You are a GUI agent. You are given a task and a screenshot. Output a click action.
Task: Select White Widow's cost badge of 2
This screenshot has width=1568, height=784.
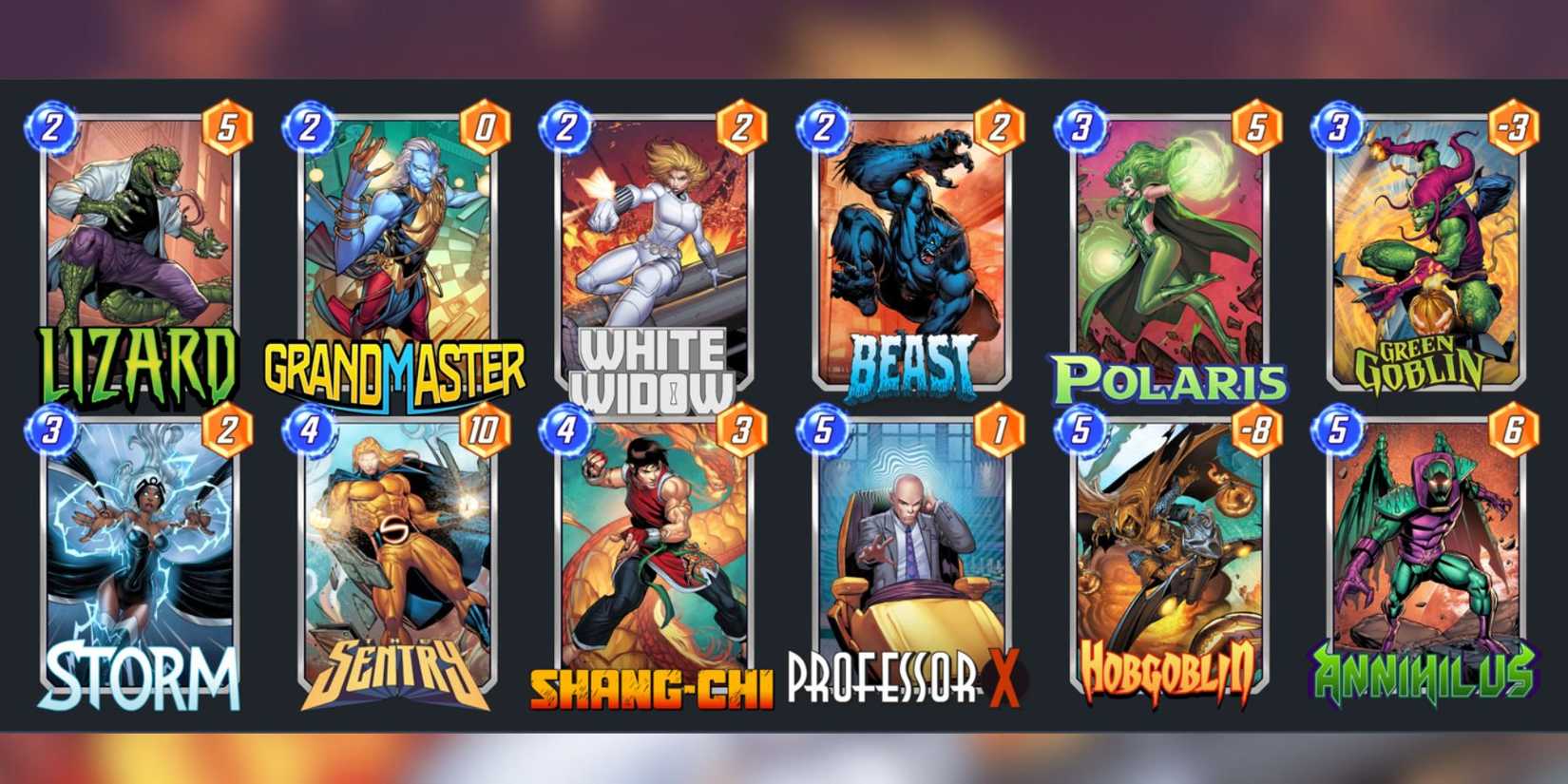[564, 125]
